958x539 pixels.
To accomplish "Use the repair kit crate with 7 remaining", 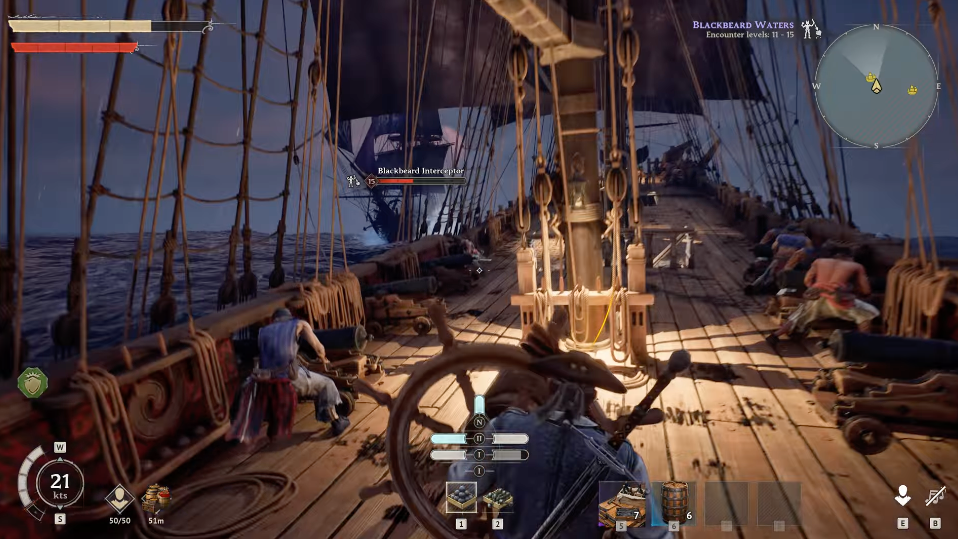I will coord(621,501).
